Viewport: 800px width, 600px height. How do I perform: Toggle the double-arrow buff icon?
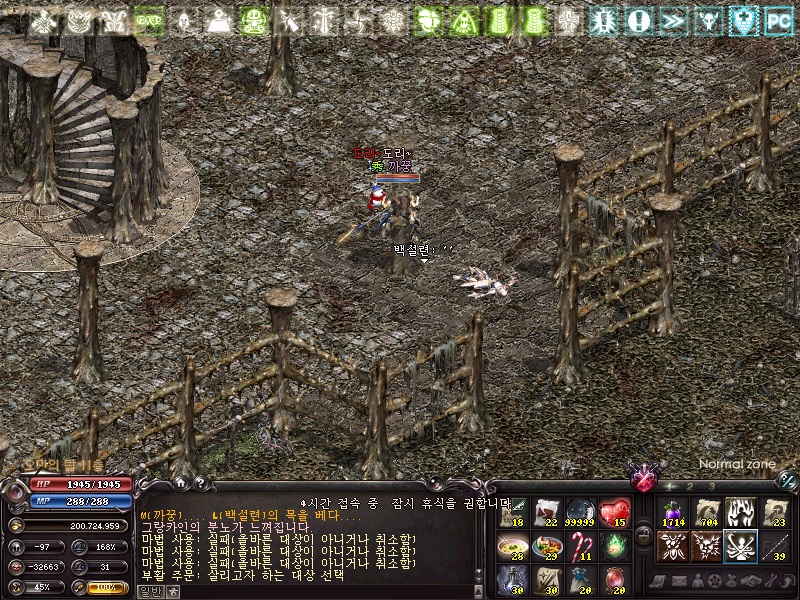tap(674, 20)
